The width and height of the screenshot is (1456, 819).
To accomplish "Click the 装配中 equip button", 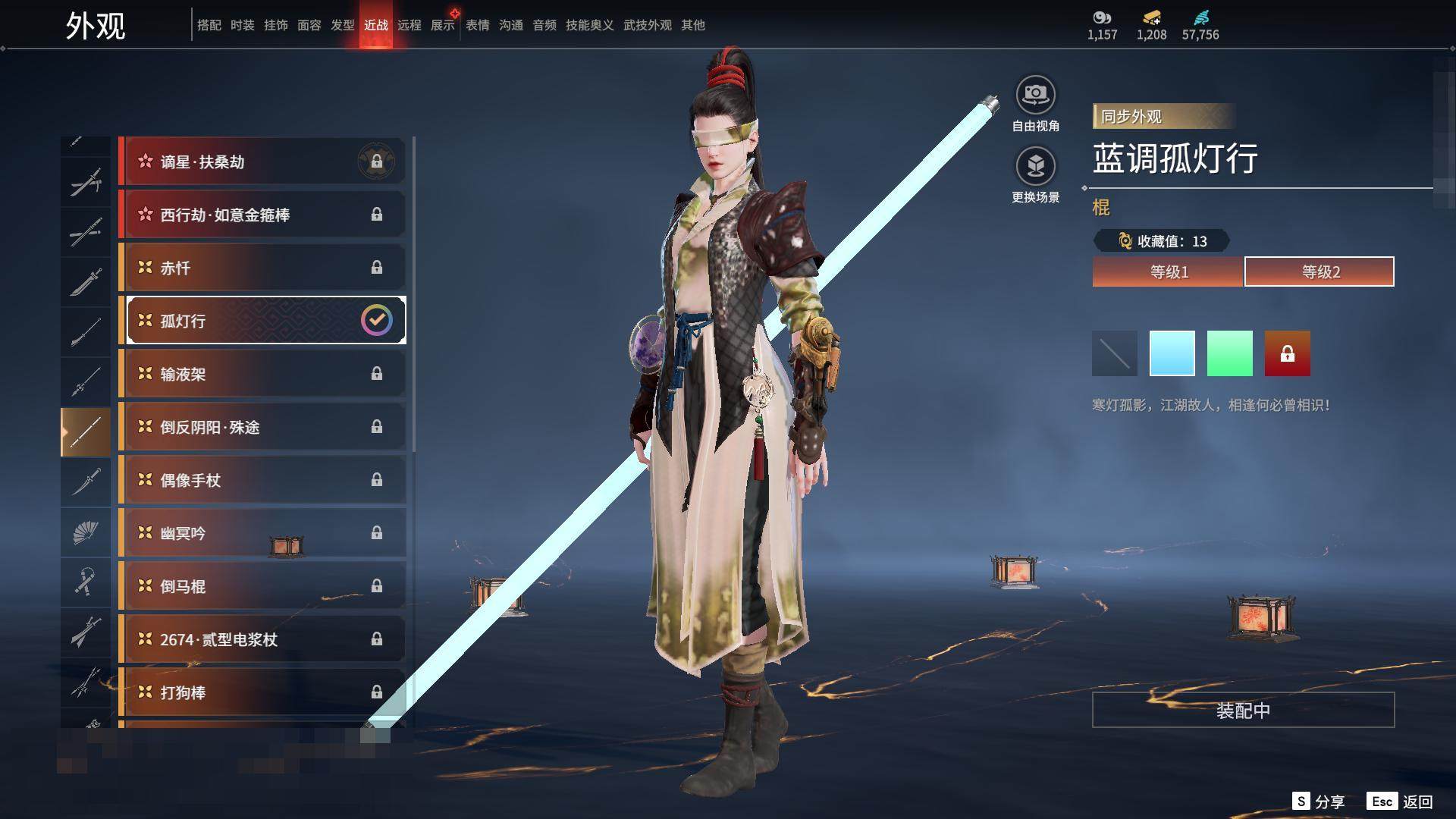I will point(1243,710).
